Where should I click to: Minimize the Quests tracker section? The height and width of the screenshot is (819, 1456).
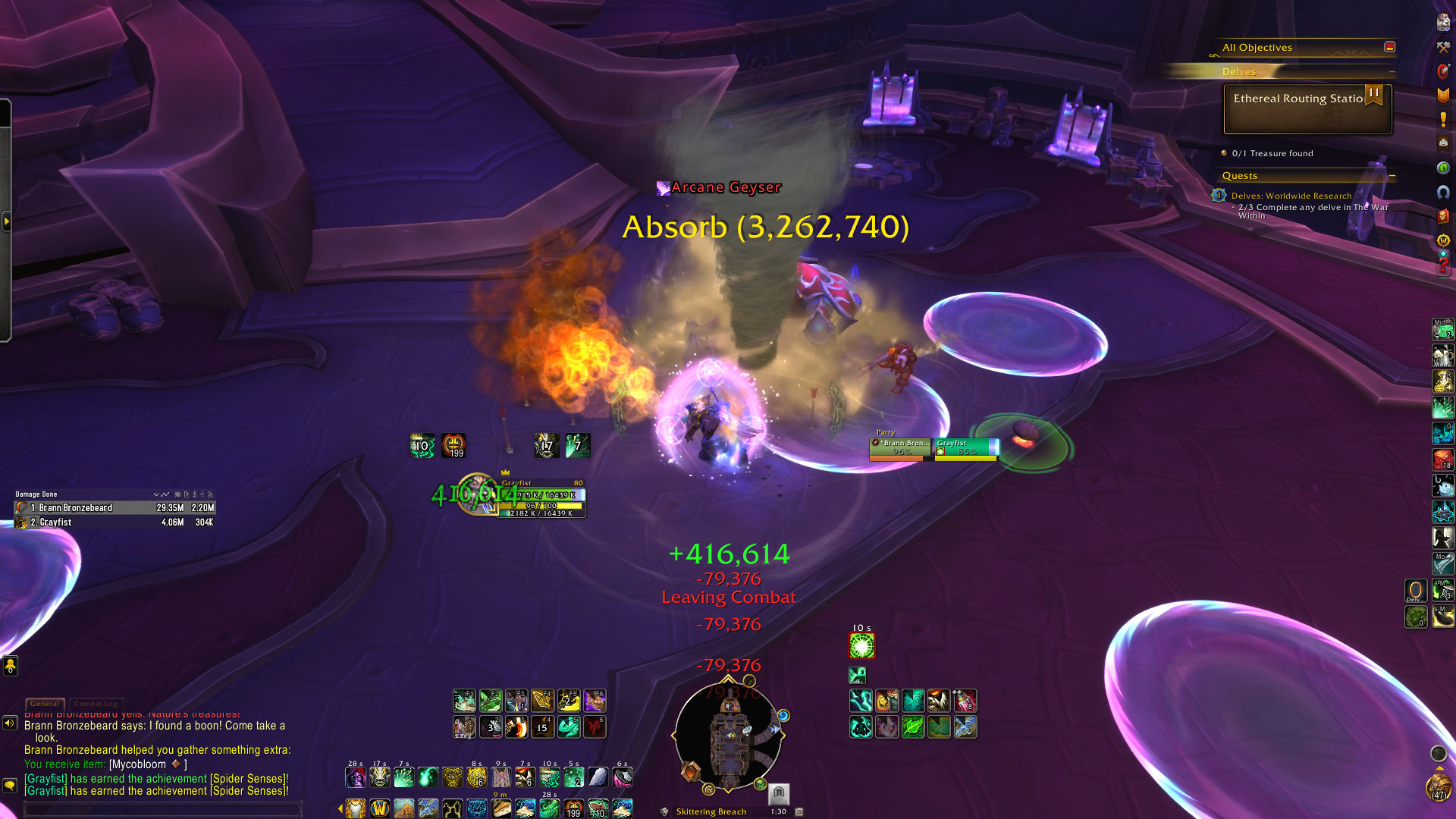[x=1392, y=176]
